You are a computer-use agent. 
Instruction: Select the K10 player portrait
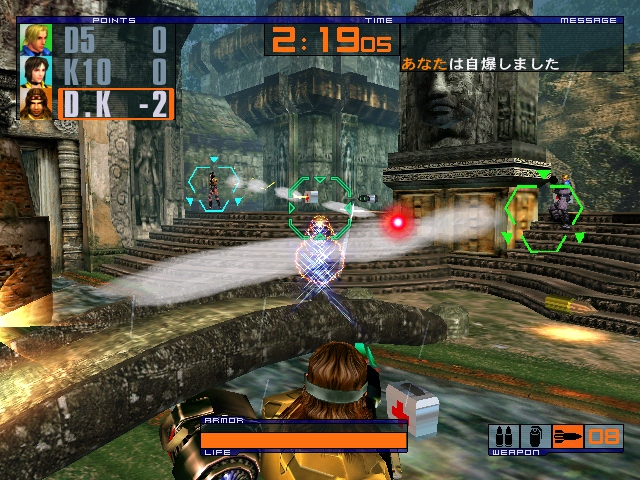click(x=37, y=72)
